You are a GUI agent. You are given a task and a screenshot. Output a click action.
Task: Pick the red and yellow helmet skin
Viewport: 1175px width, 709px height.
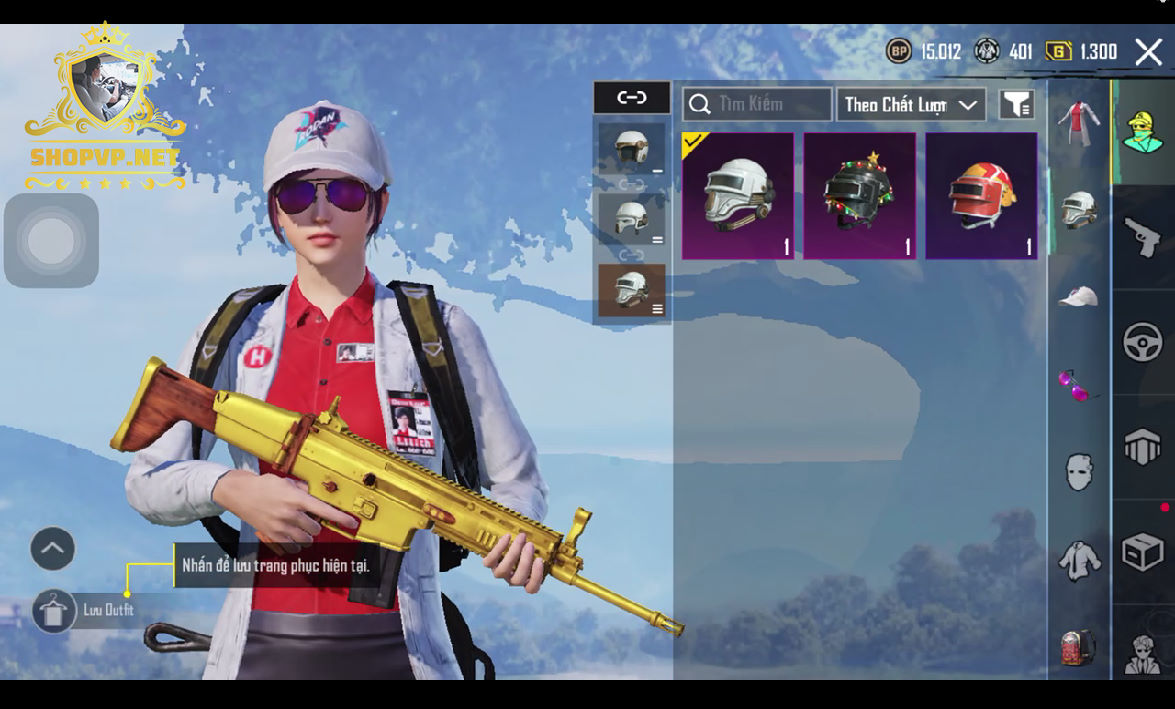(981, 196)
